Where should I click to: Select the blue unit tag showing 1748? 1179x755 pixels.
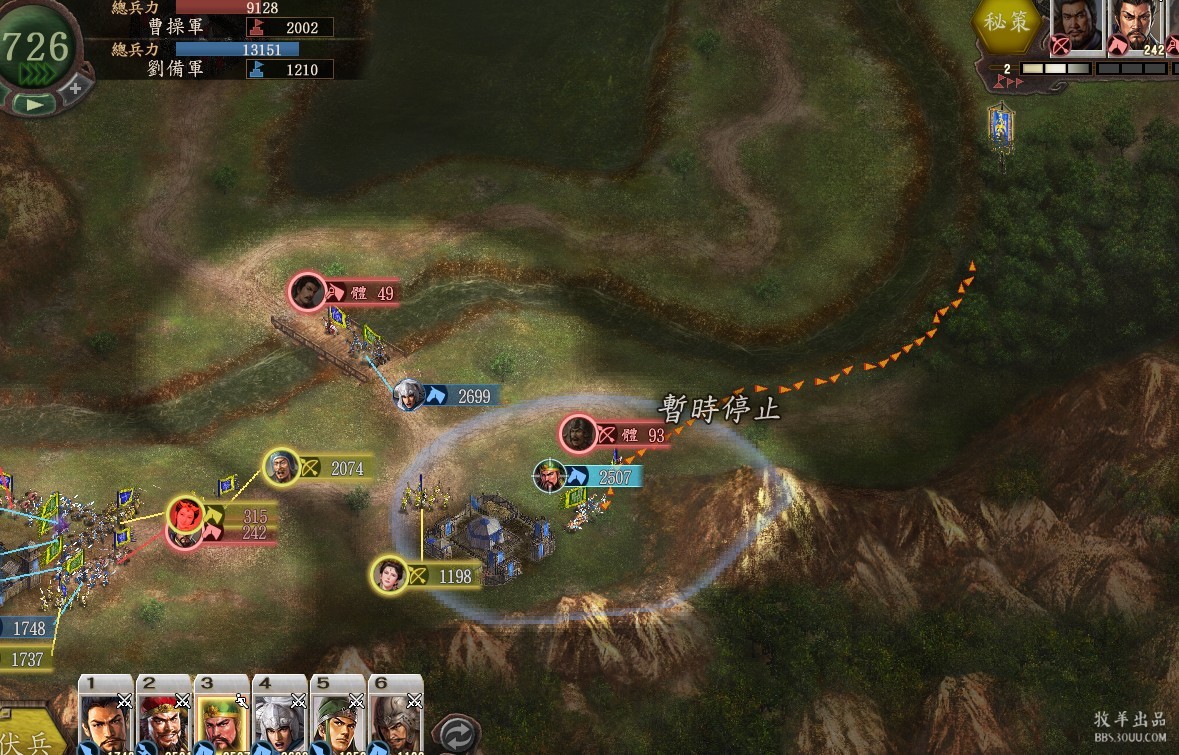(x=26, y=628)
